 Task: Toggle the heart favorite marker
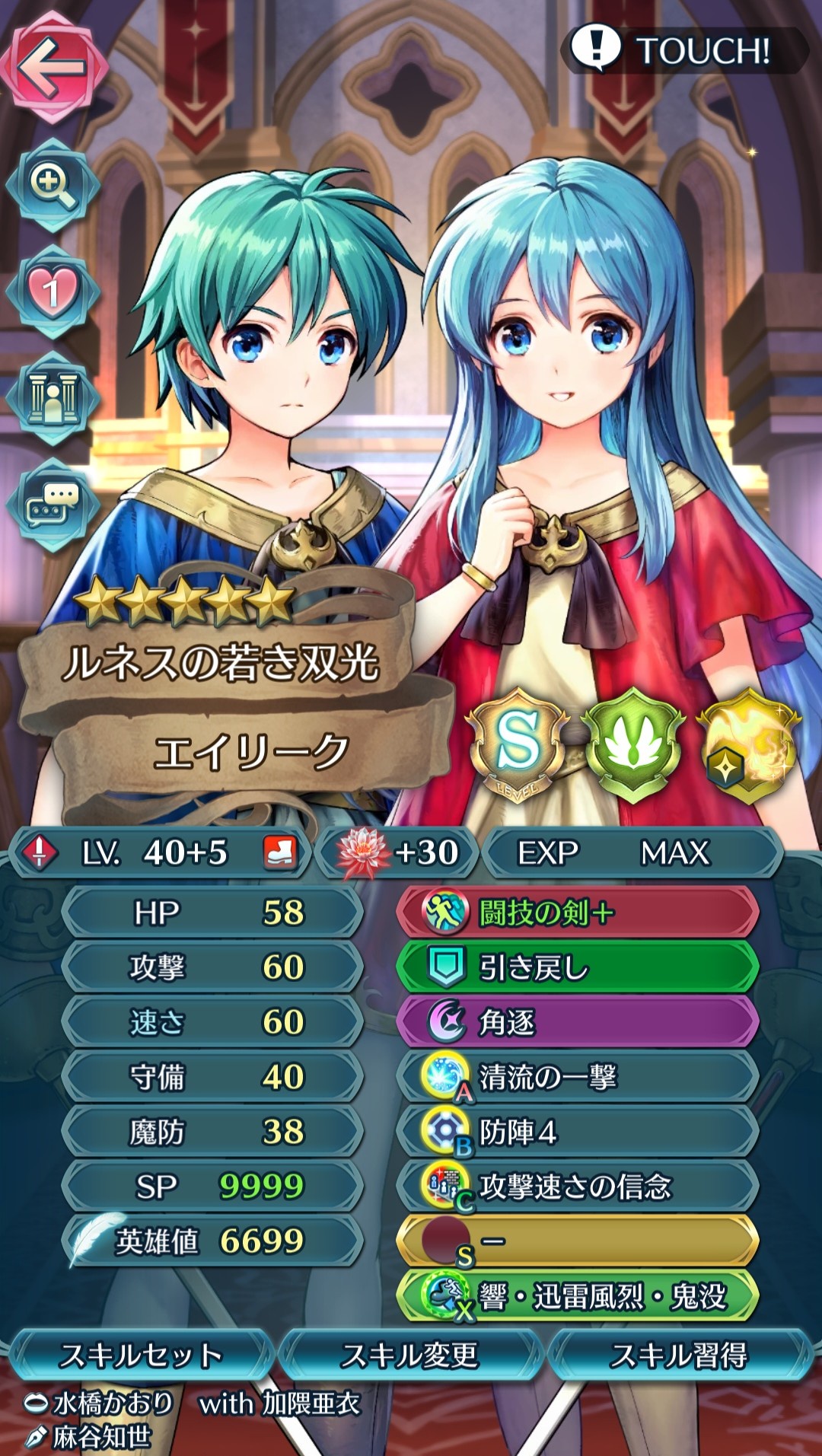coord(52,292)
